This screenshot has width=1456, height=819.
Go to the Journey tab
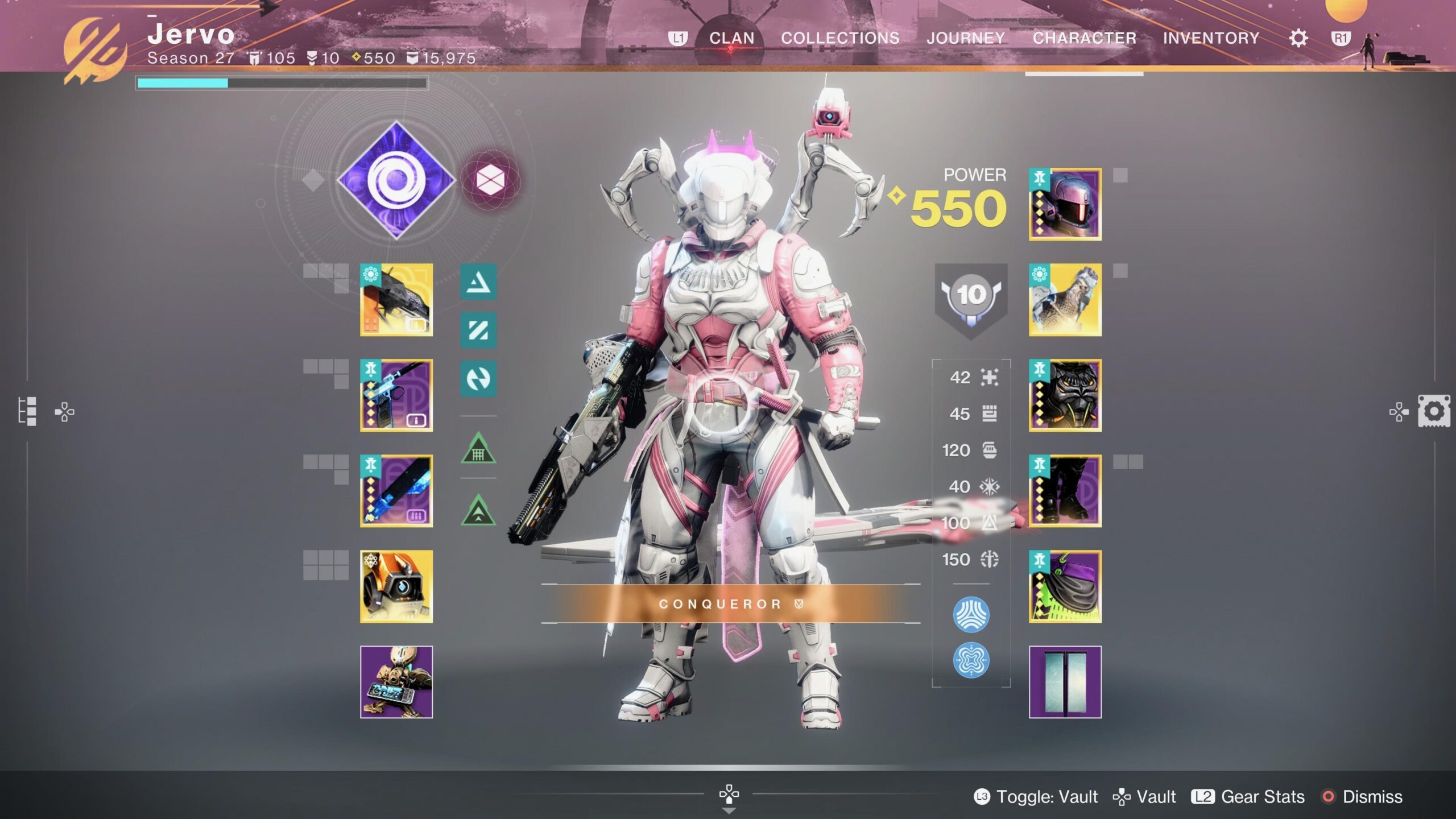[x=966, y=38]
